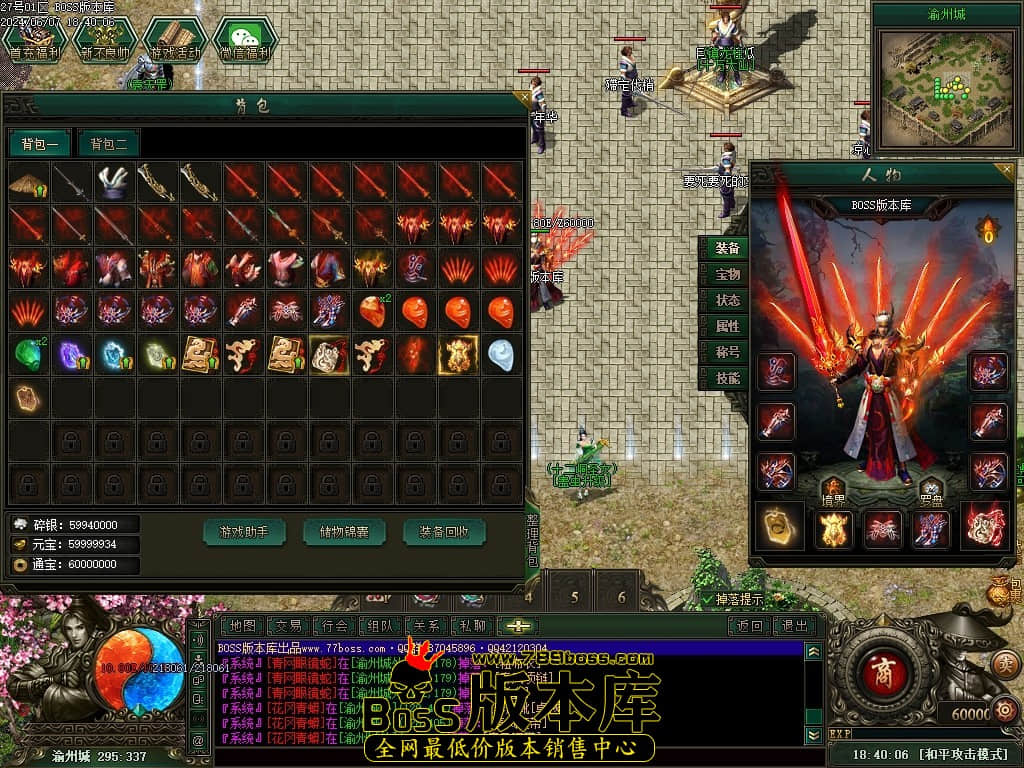
Task: Close the 人物 character window
Action: pyautogui.click(x=1007, y=170)
